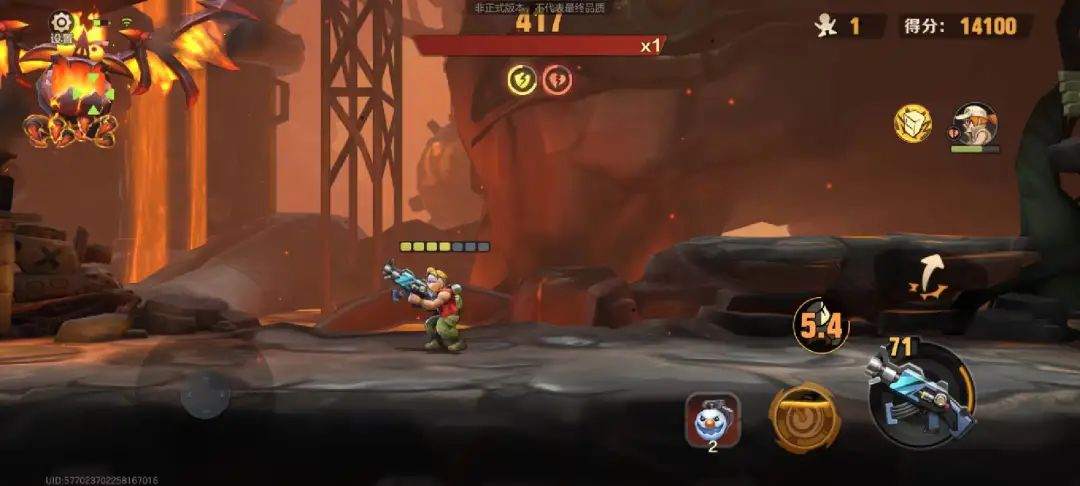Screen dimensions: 1080x486
Task: Throw the snowman grenade
Action: point(712,418)
